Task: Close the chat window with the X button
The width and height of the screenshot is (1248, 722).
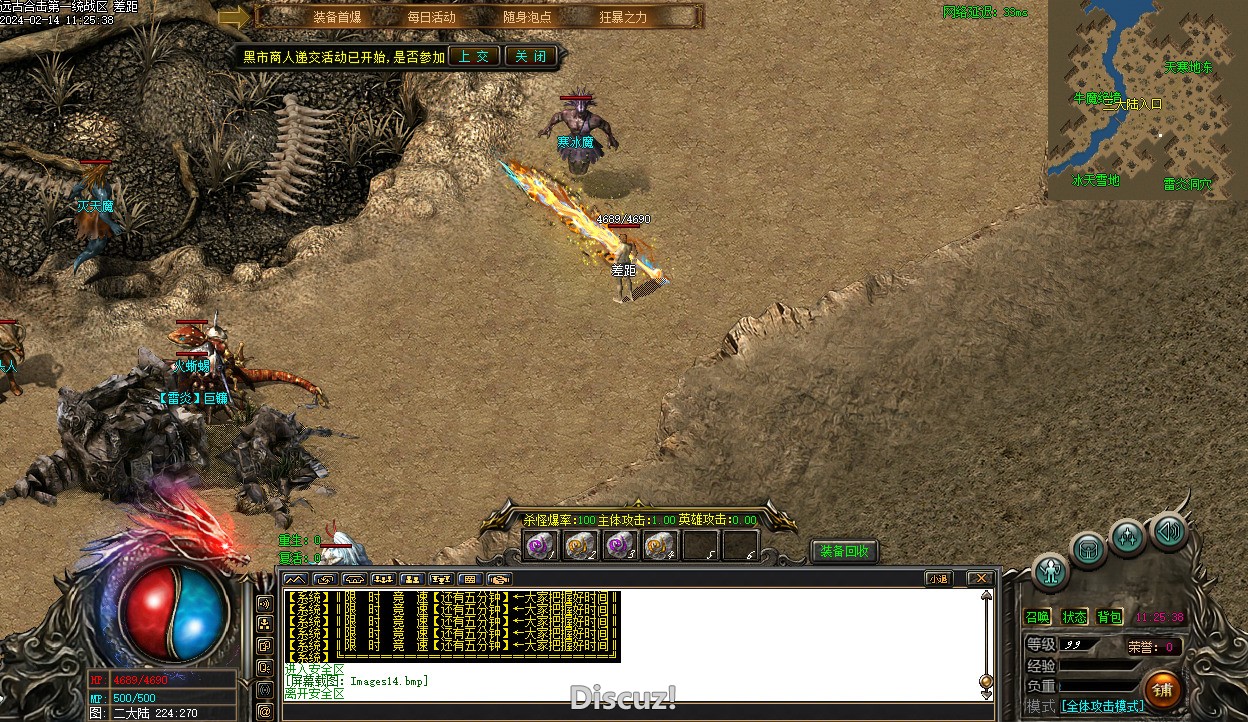Action: pyautogui.click(x=979, y=578)
